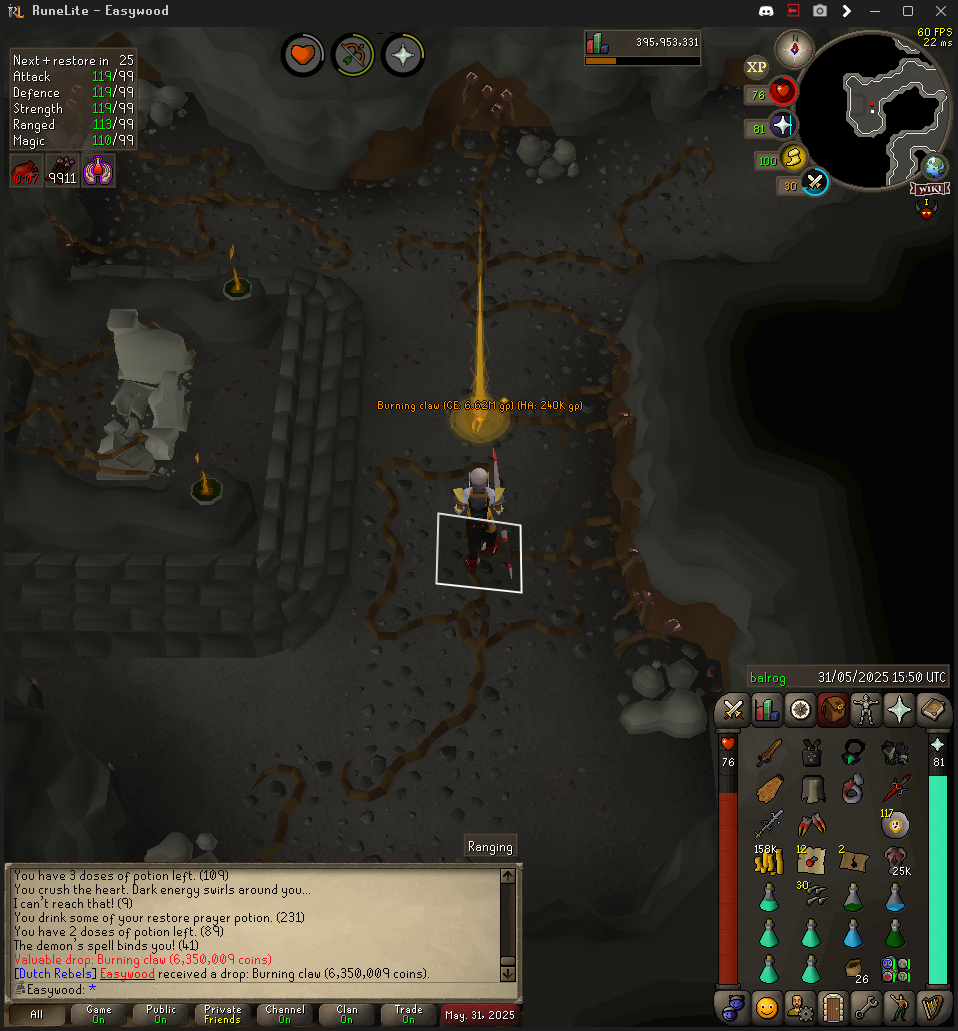This screenshot has height=1031, width=958.
Task: Select the Trade chat tab
Action: [408, 1014]
